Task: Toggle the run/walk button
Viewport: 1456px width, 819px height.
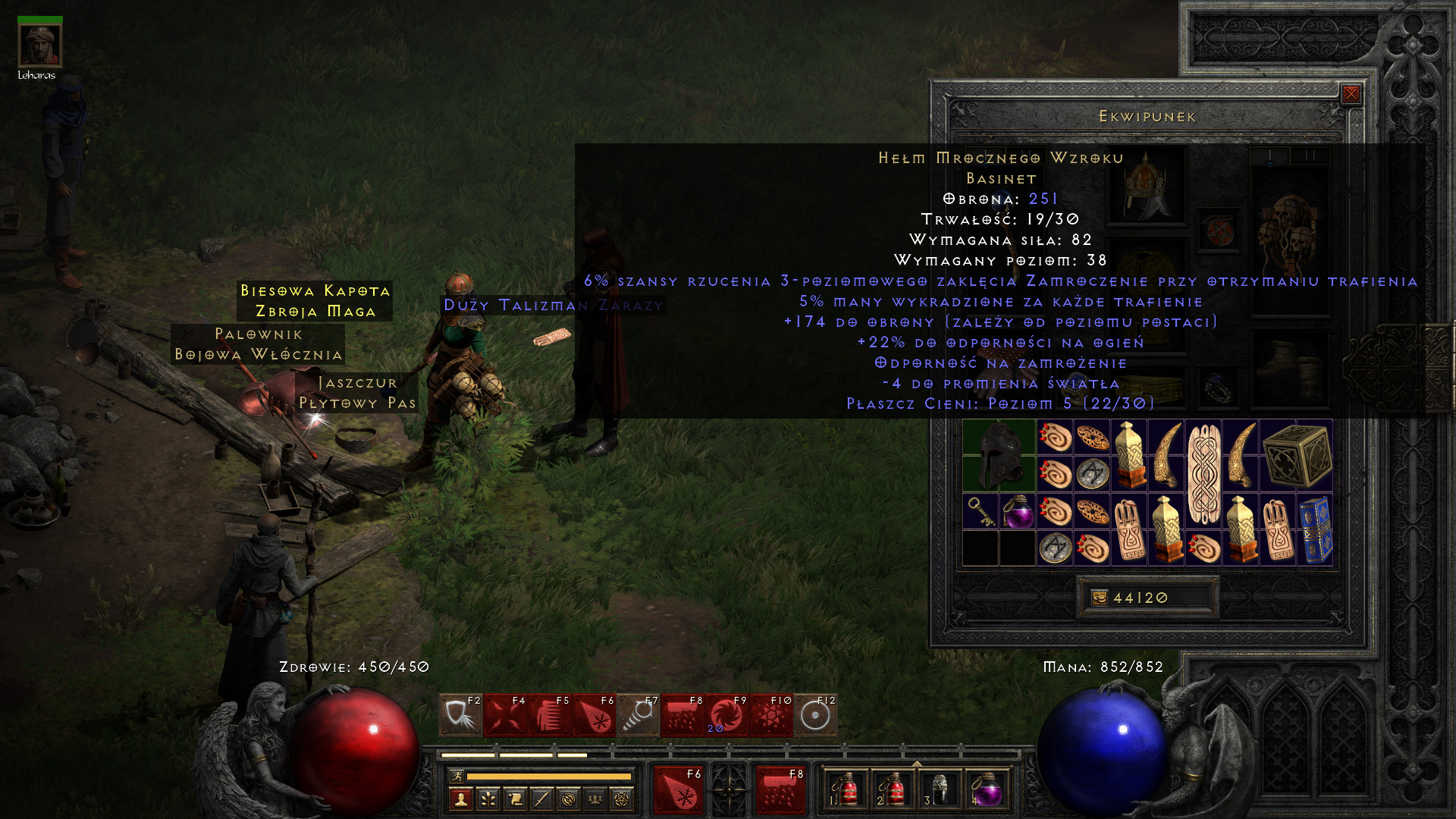Action: [457, 776]
